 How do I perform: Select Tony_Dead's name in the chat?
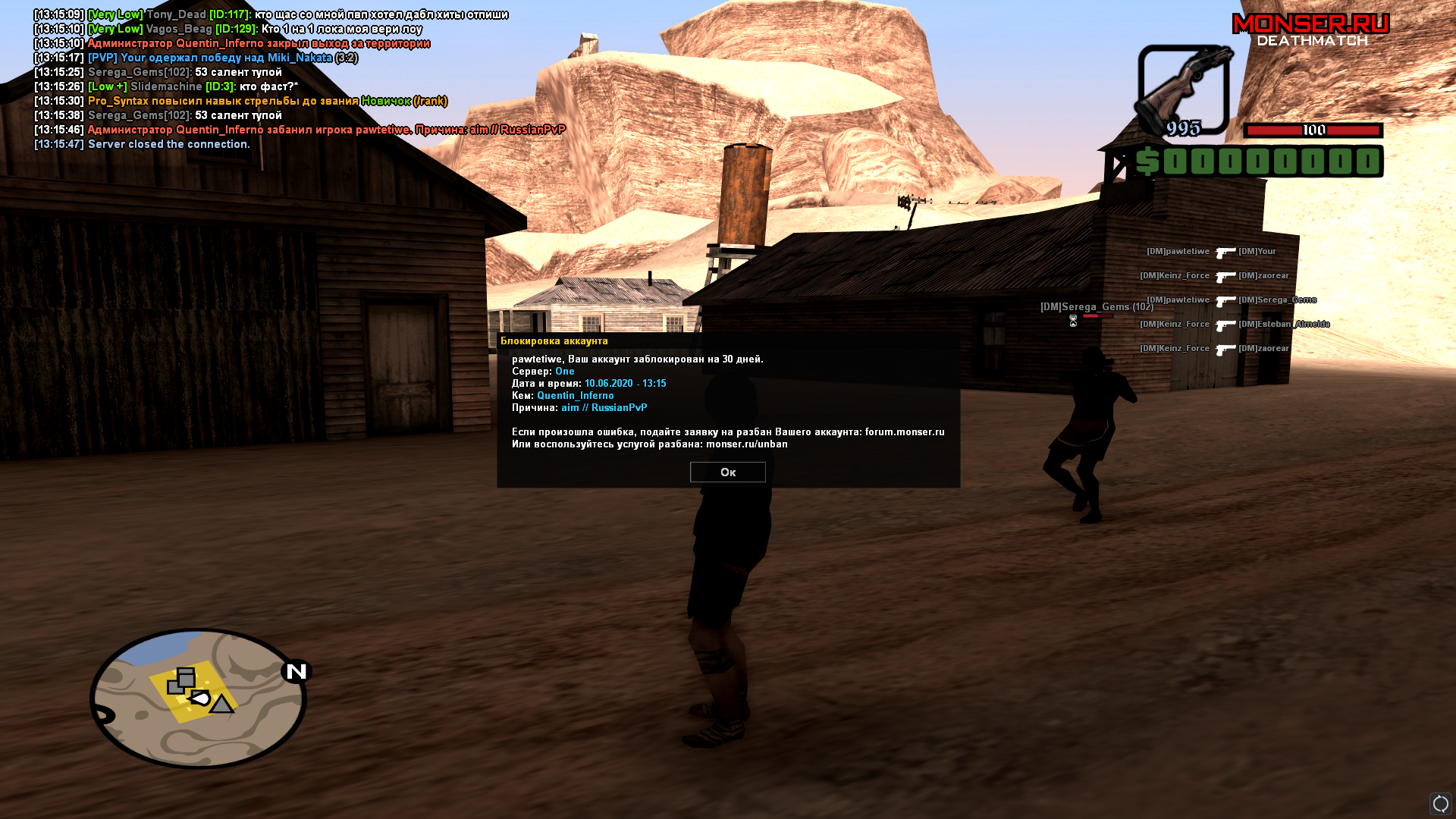pos(178,14)
